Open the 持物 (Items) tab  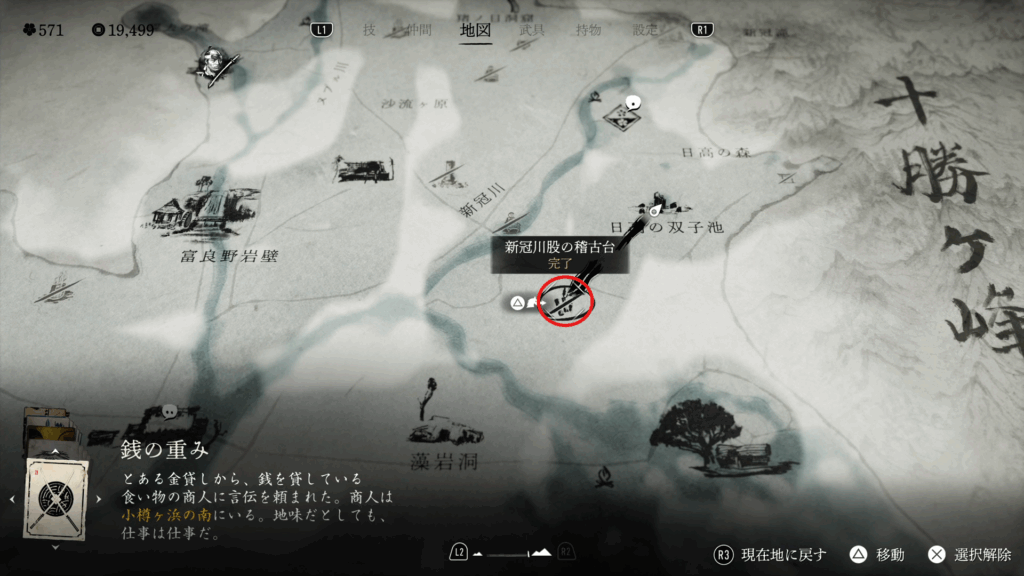tap(588, 30)
